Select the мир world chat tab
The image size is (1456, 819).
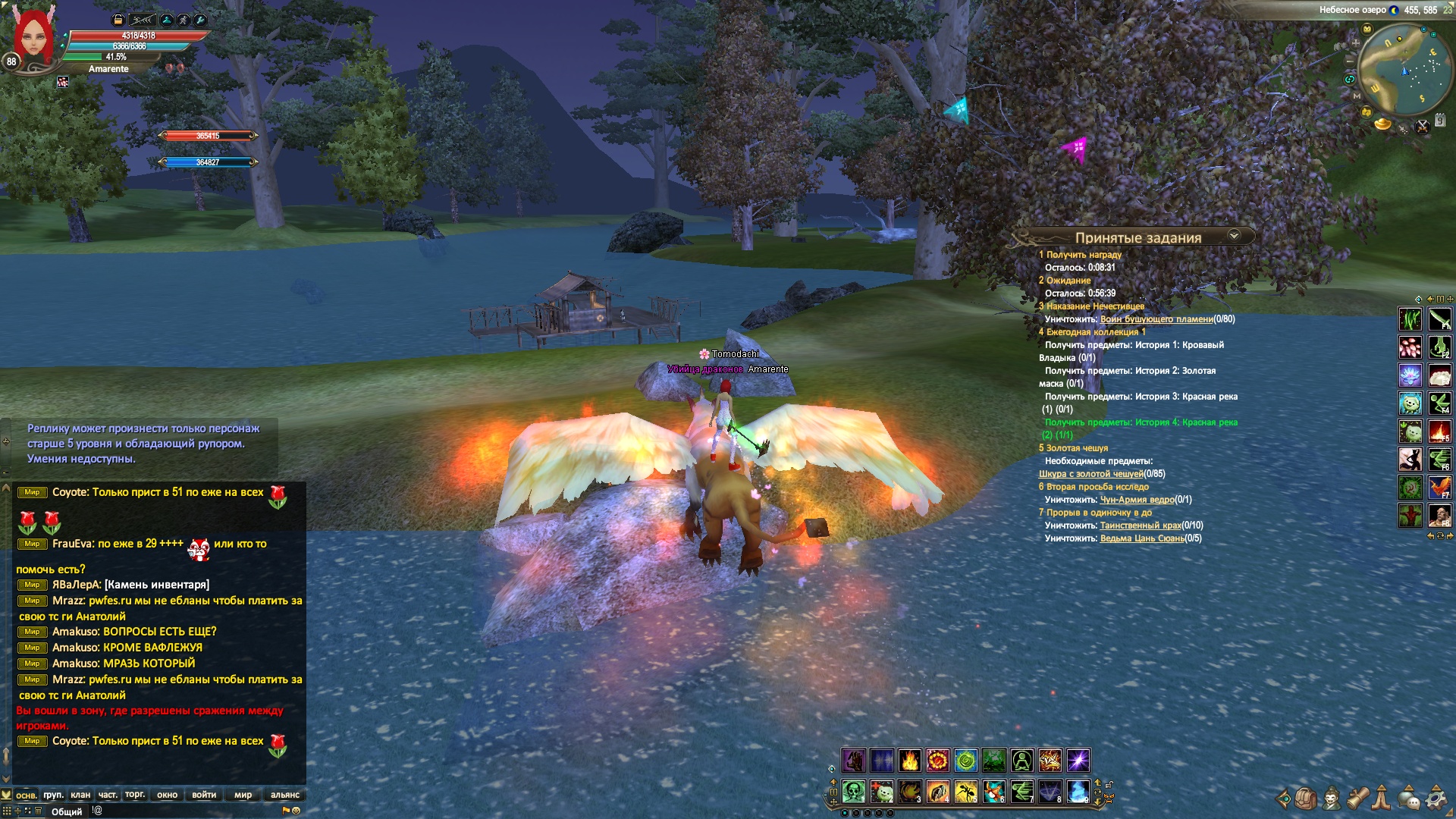(x=243, y=795)
